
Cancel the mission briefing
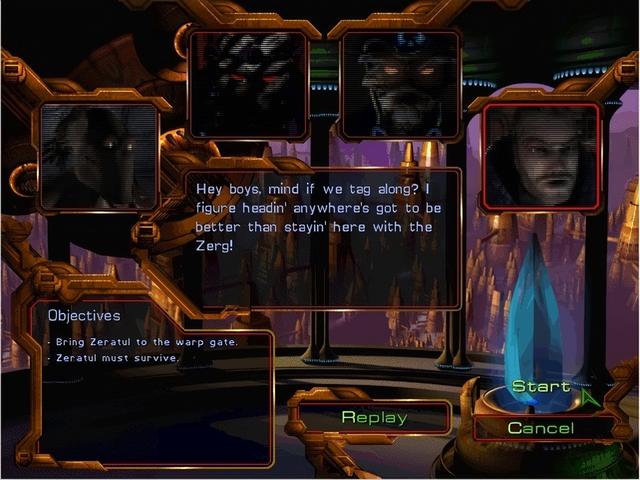541,428
